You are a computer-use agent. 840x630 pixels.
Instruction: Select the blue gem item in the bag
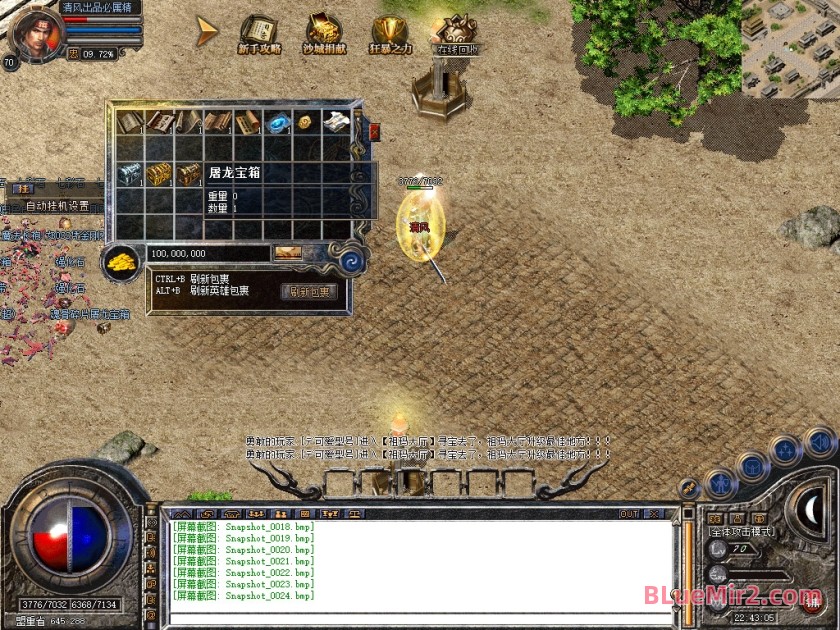pyautogui.click(x=276, y=122)
